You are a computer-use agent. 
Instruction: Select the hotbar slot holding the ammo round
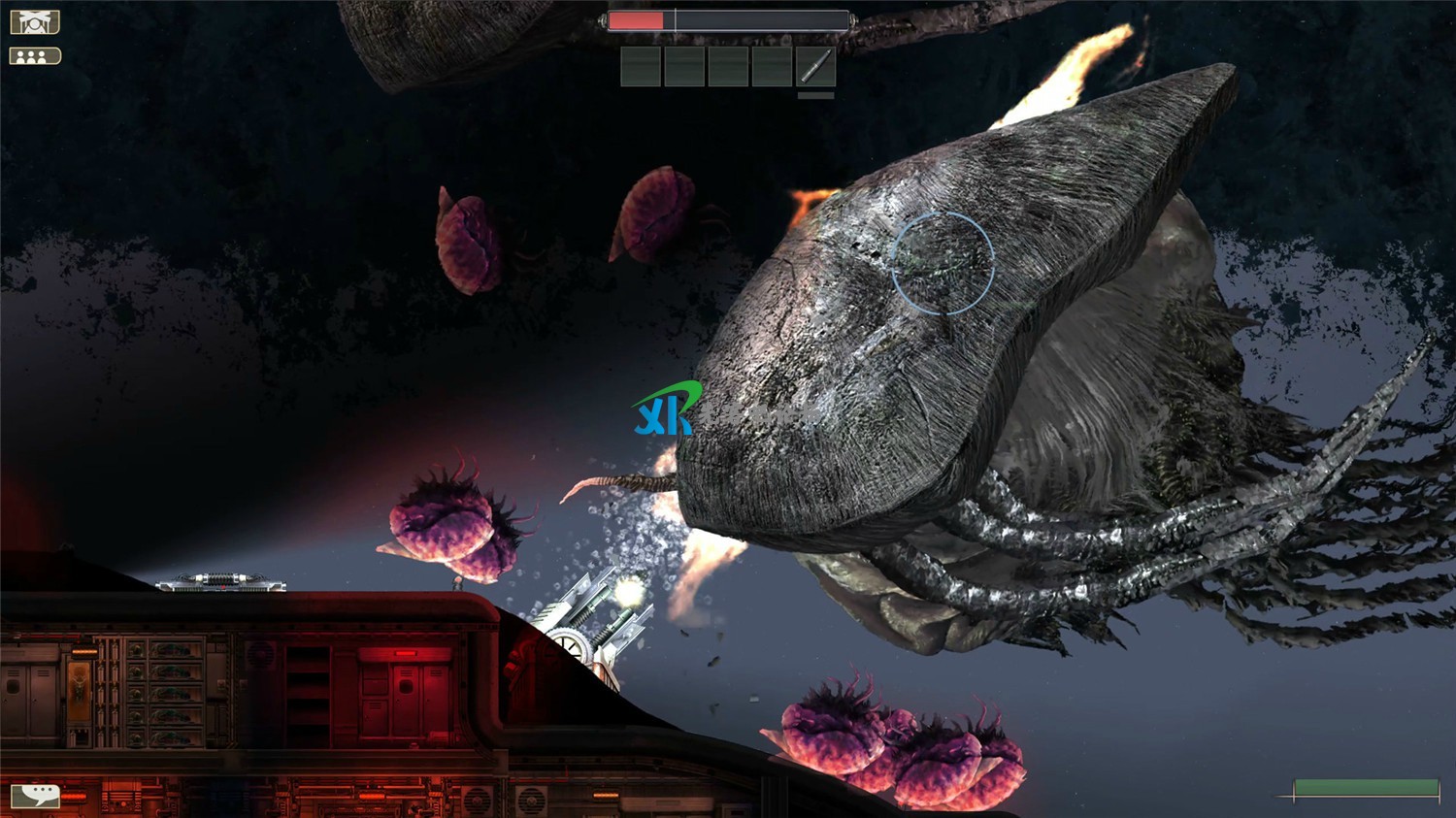[815, 67]
